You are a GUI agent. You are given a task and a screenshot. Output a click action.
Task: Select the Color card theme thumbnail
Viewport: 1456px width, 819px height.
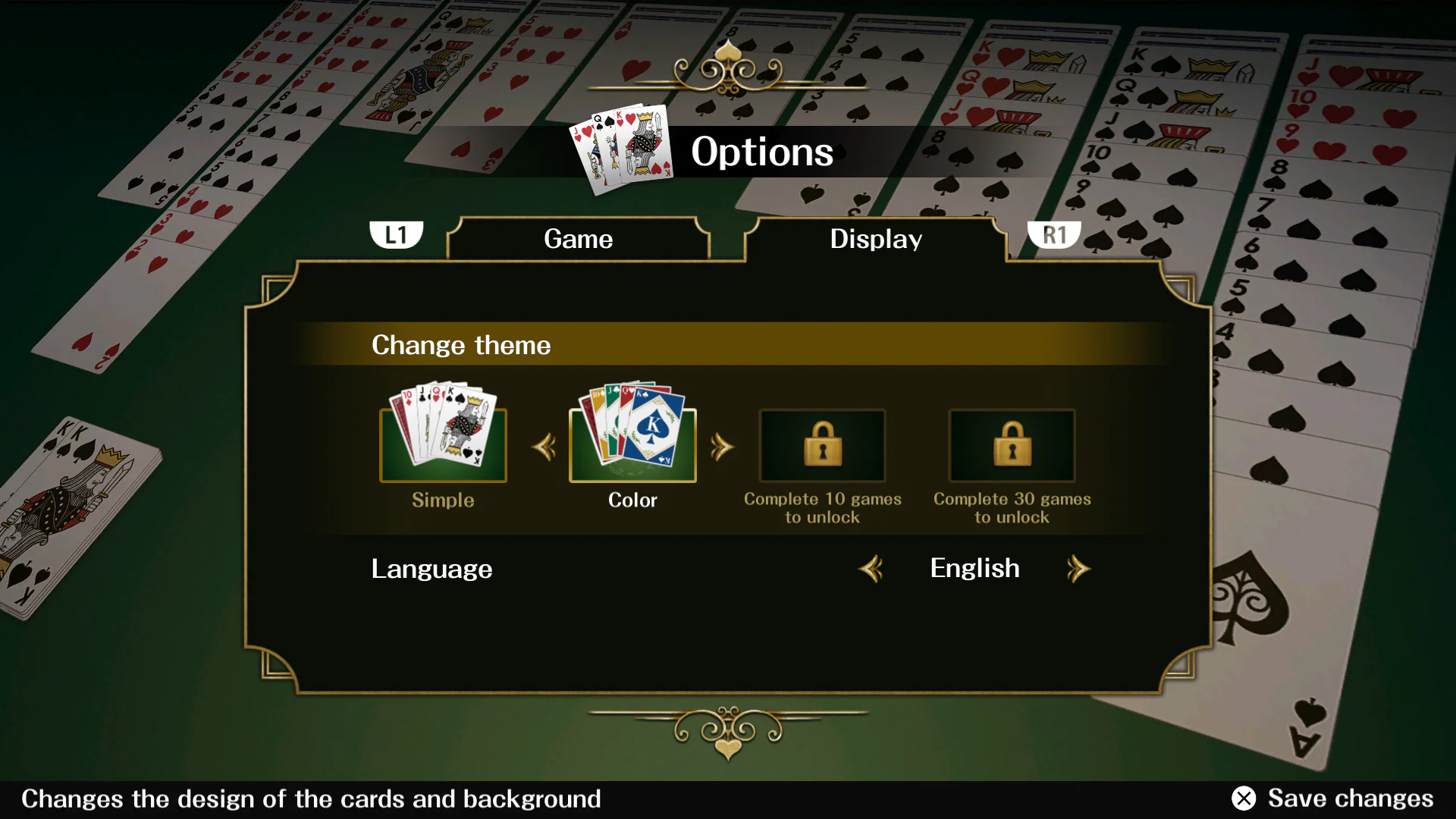tap(632, 444)
